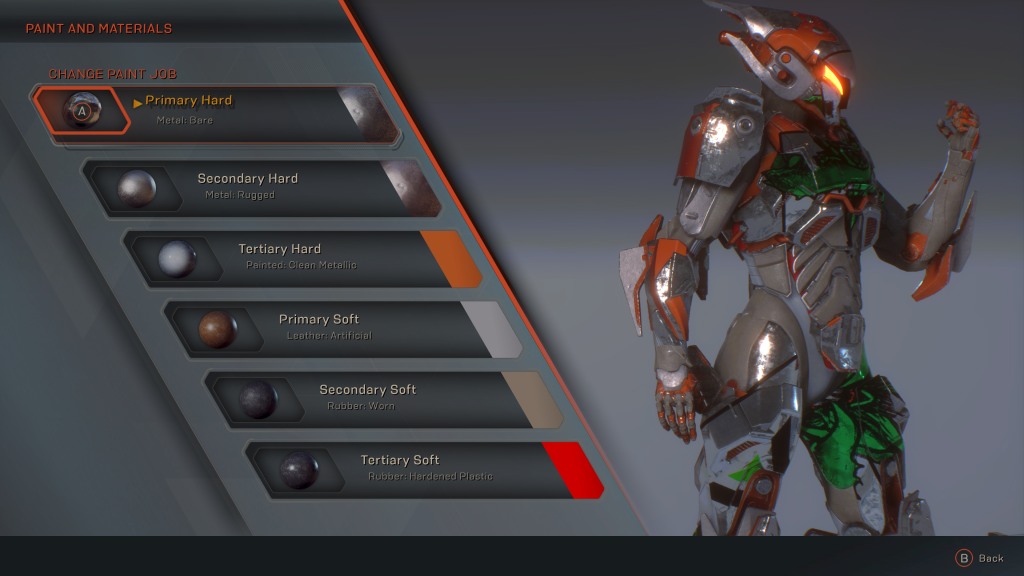This screenshot has width=1024, height=576.
Task: Choose the light gray swatch on Primary Soft
Action: 490,328
